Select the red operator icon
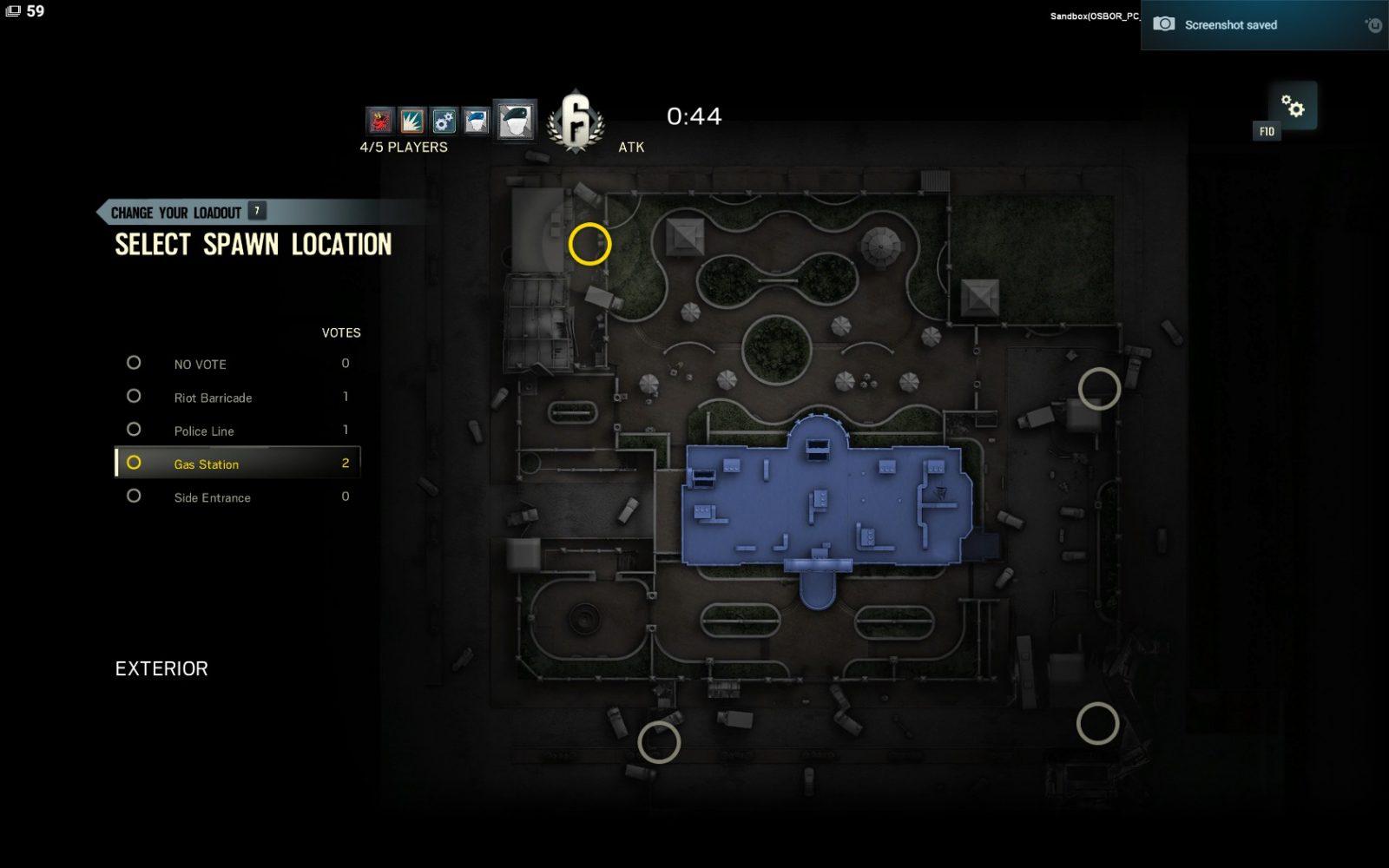 coord(379,120)
